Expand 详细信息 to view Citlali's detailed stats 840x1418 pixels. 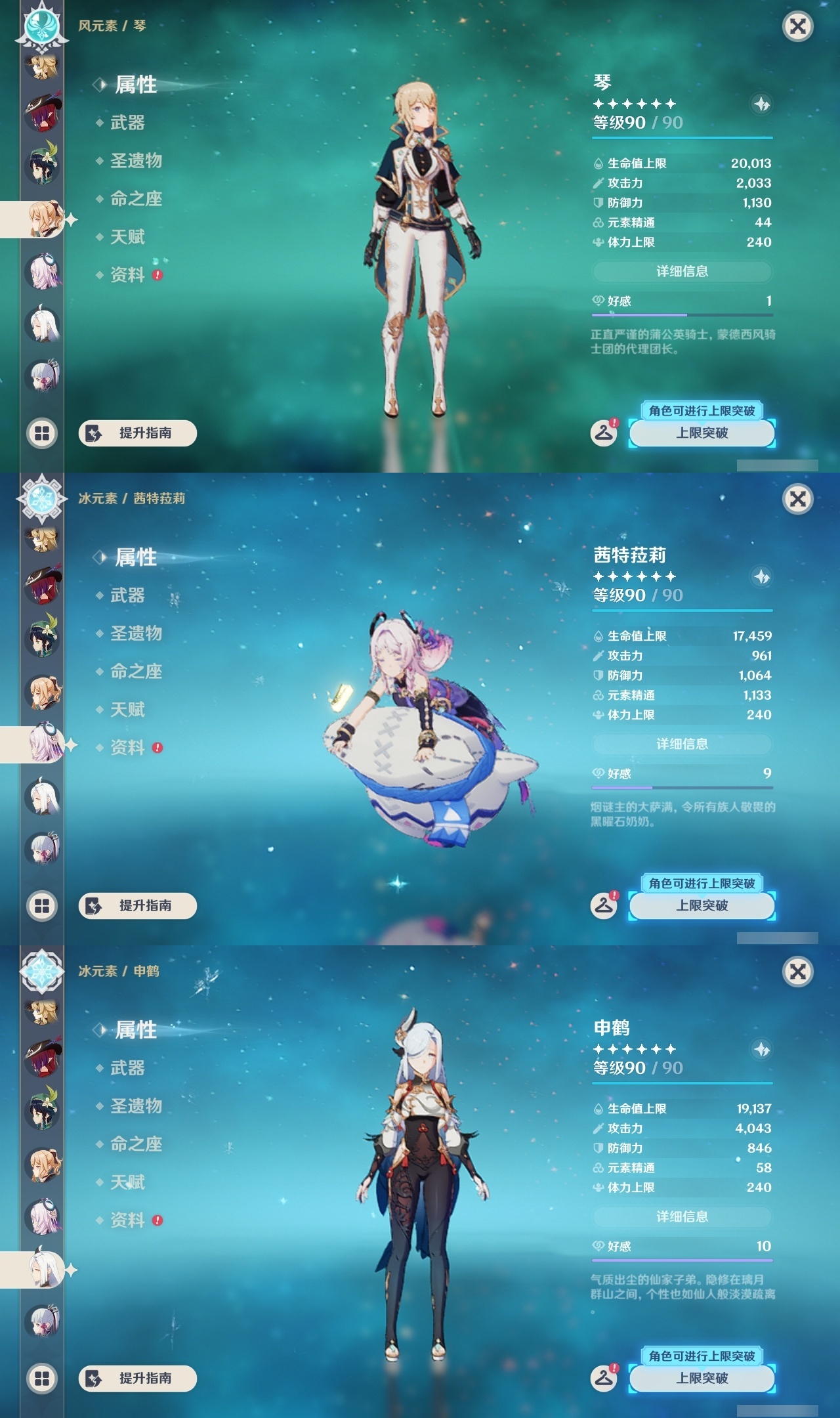coord(682,744)
